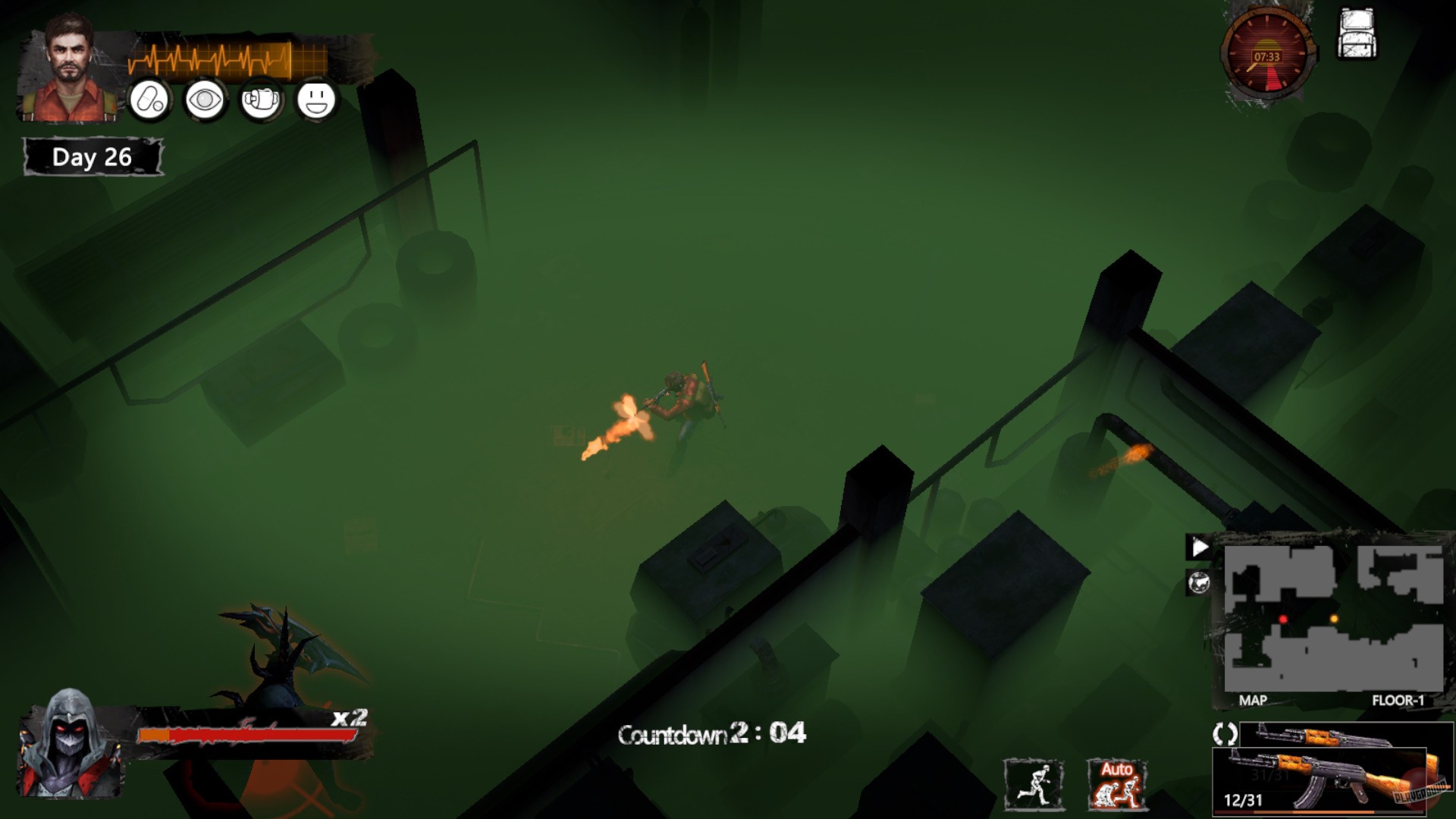Toggle the eye vision status indicator

coord(206,99)
